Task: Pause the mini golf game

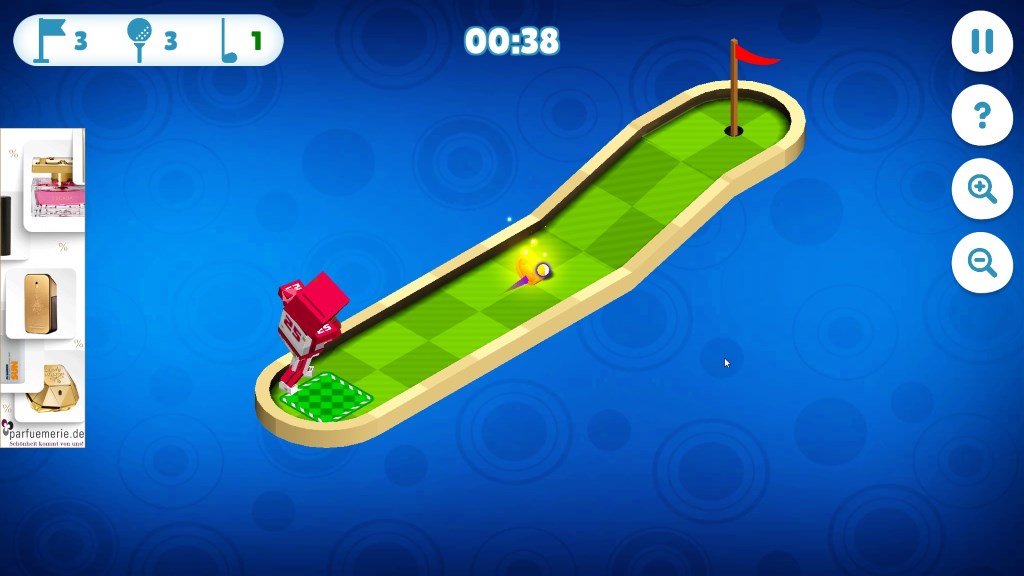Action: point(981,42)
